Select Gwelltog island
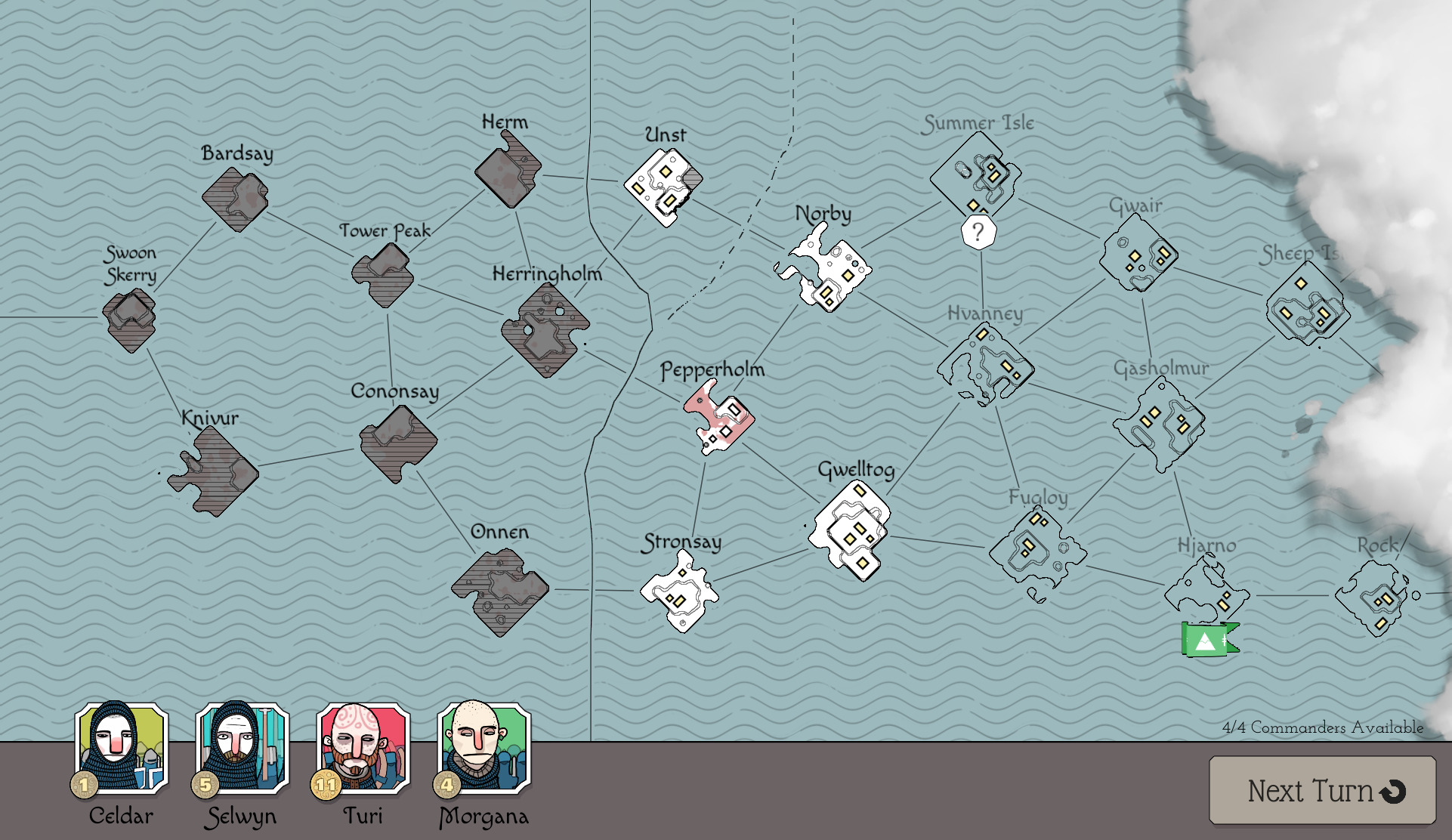 coord(851,529)
